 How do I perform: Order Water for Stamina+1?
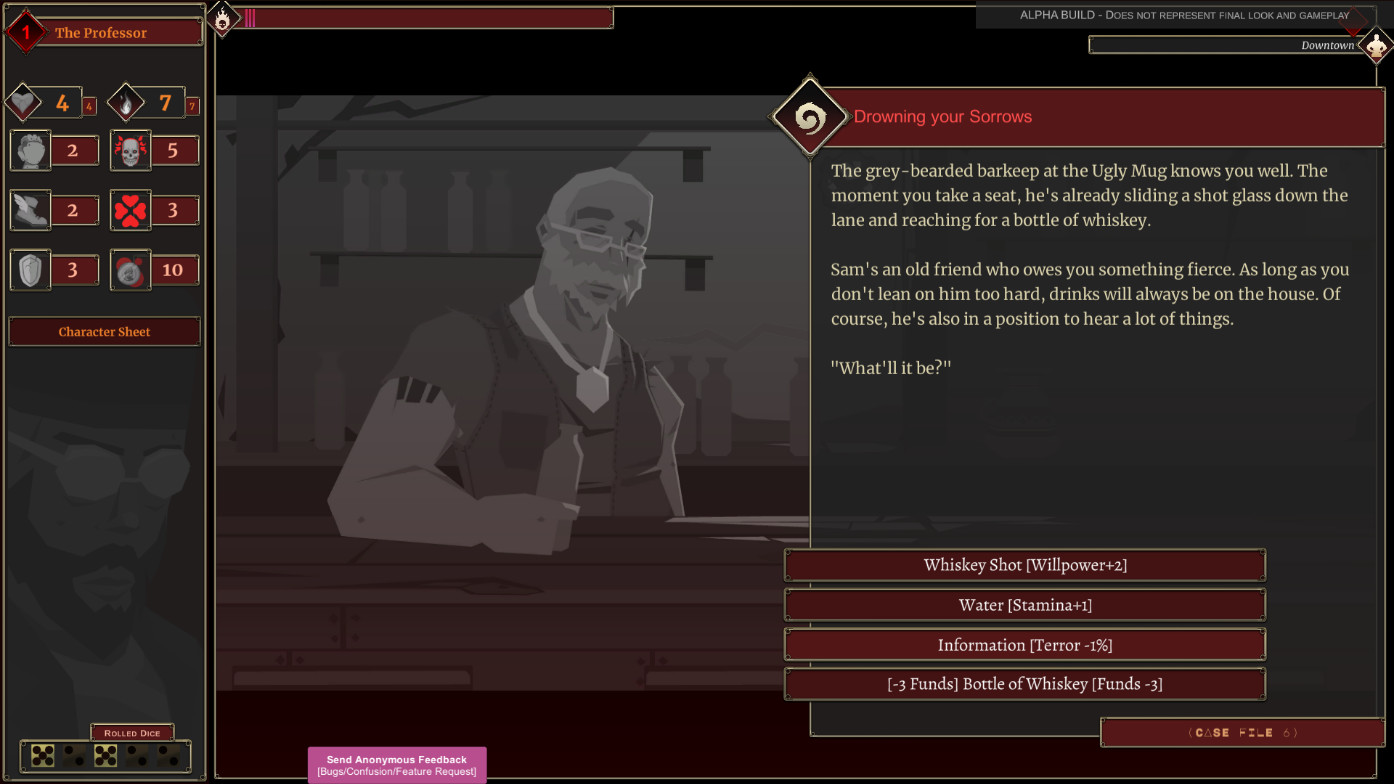[x=1024, y=604]
